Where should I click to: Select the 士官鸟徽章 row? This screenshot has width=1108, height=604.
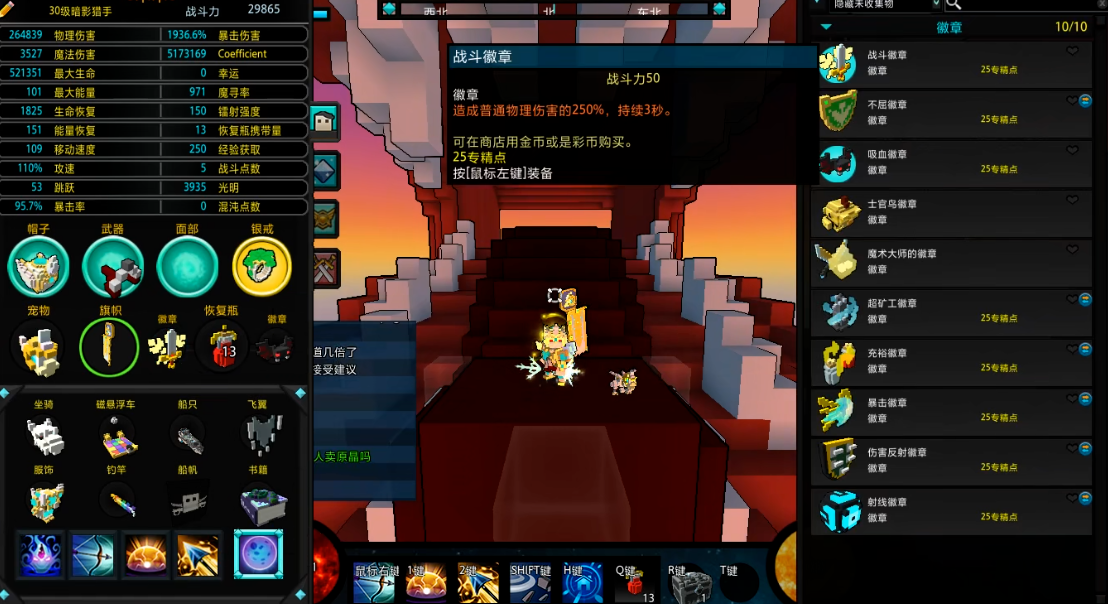[x=950, y=212]
